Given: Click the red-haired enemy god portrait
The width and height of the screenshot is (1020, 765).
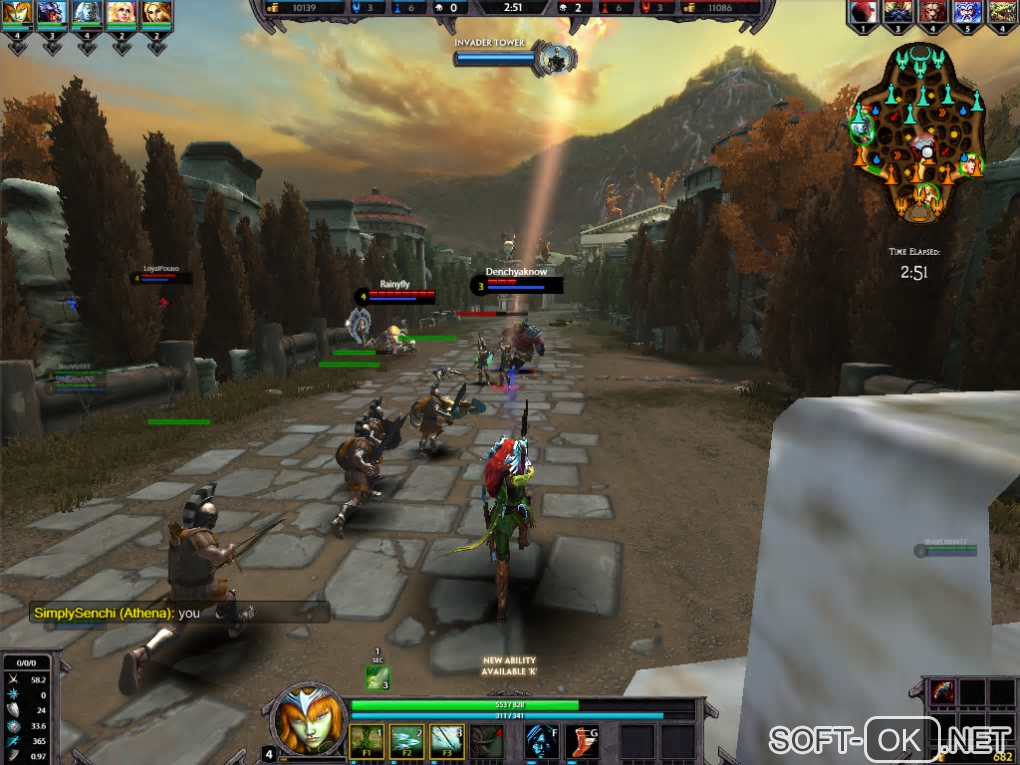Looking at the screenshot, I should pos(863,12).
